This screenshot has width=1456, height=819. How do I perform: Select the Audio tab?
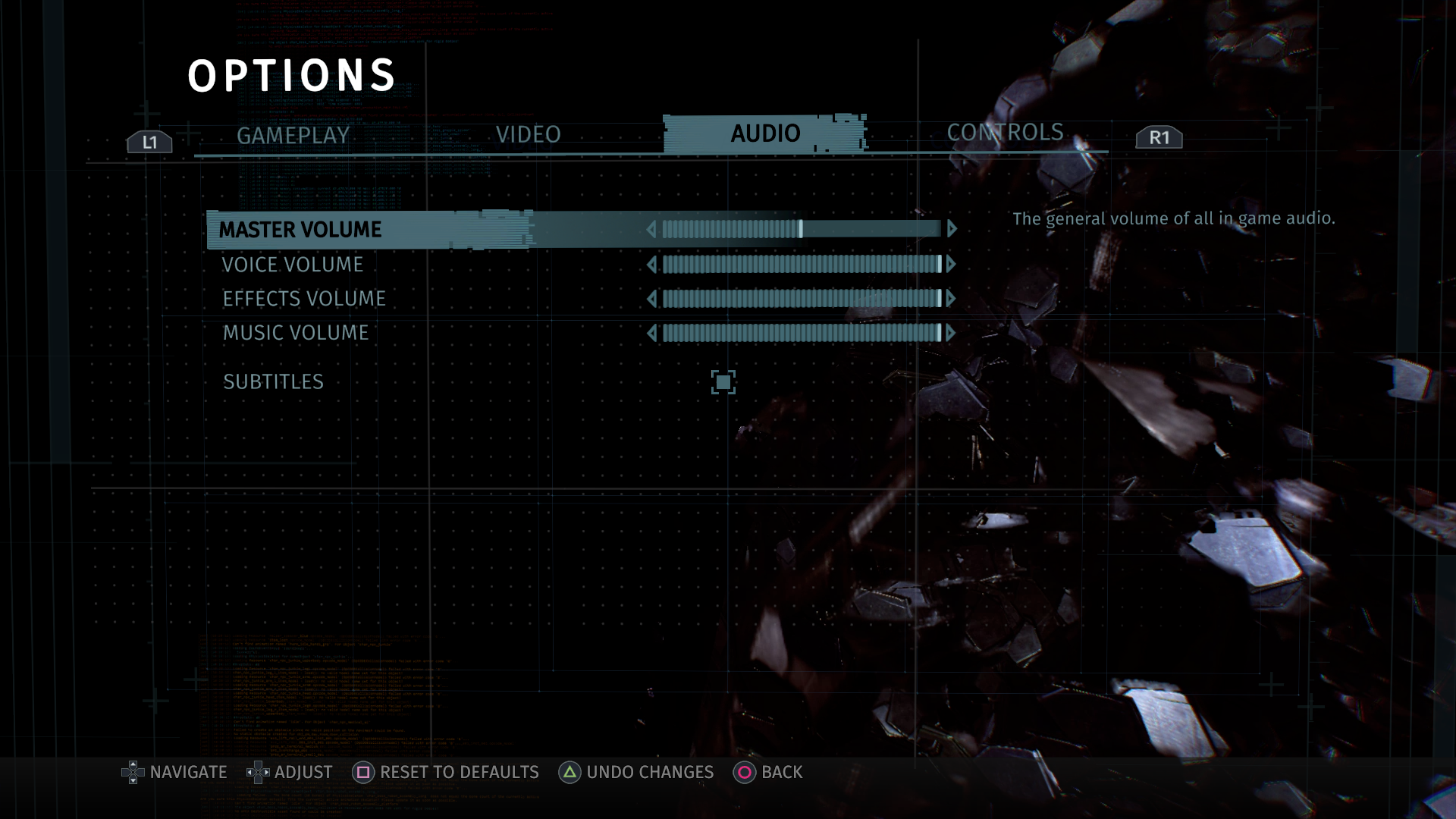click(x=765, y=133)
